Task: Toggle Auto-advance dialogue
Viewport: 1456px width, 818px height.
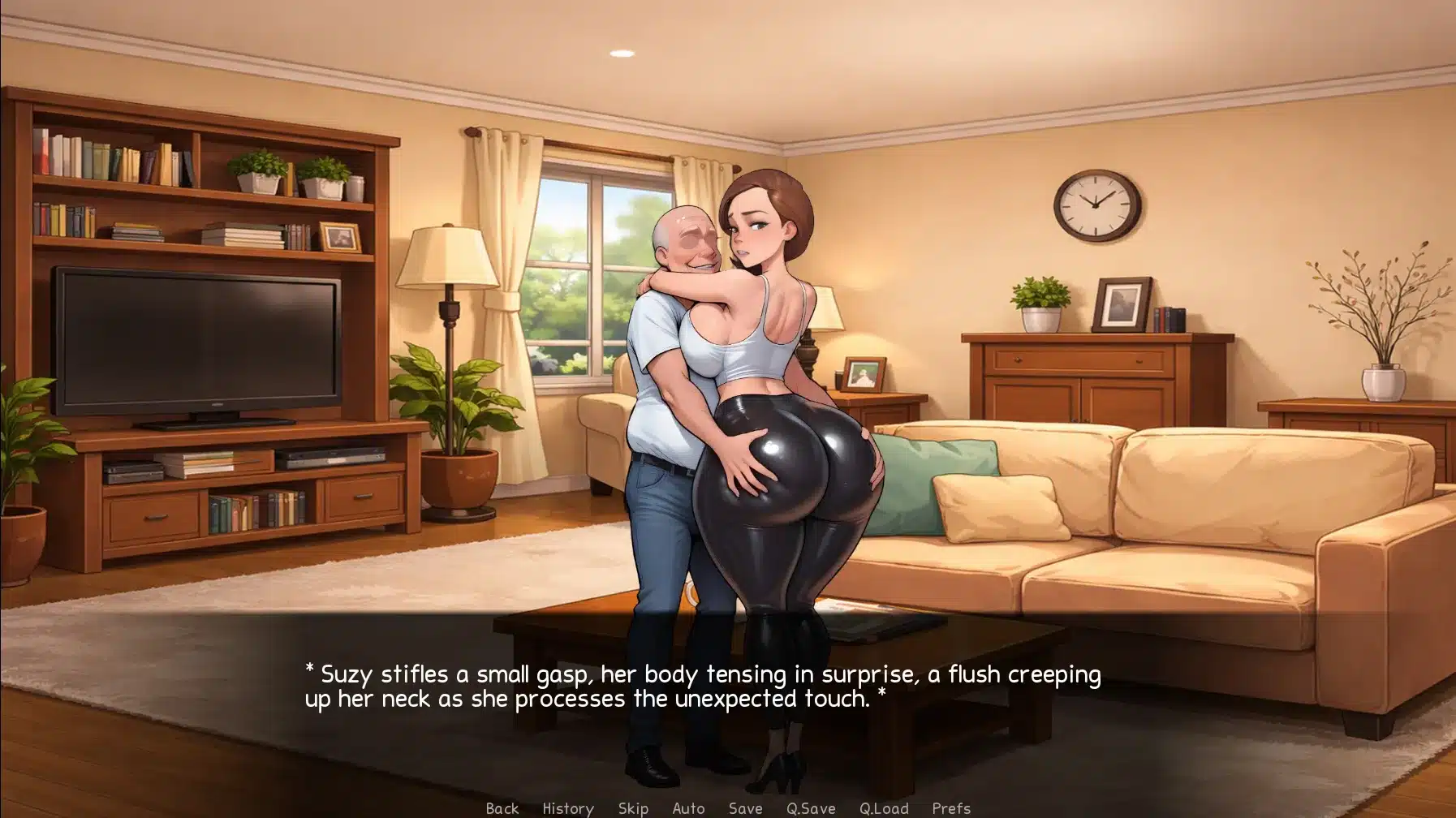Action: tap(688, 808)
